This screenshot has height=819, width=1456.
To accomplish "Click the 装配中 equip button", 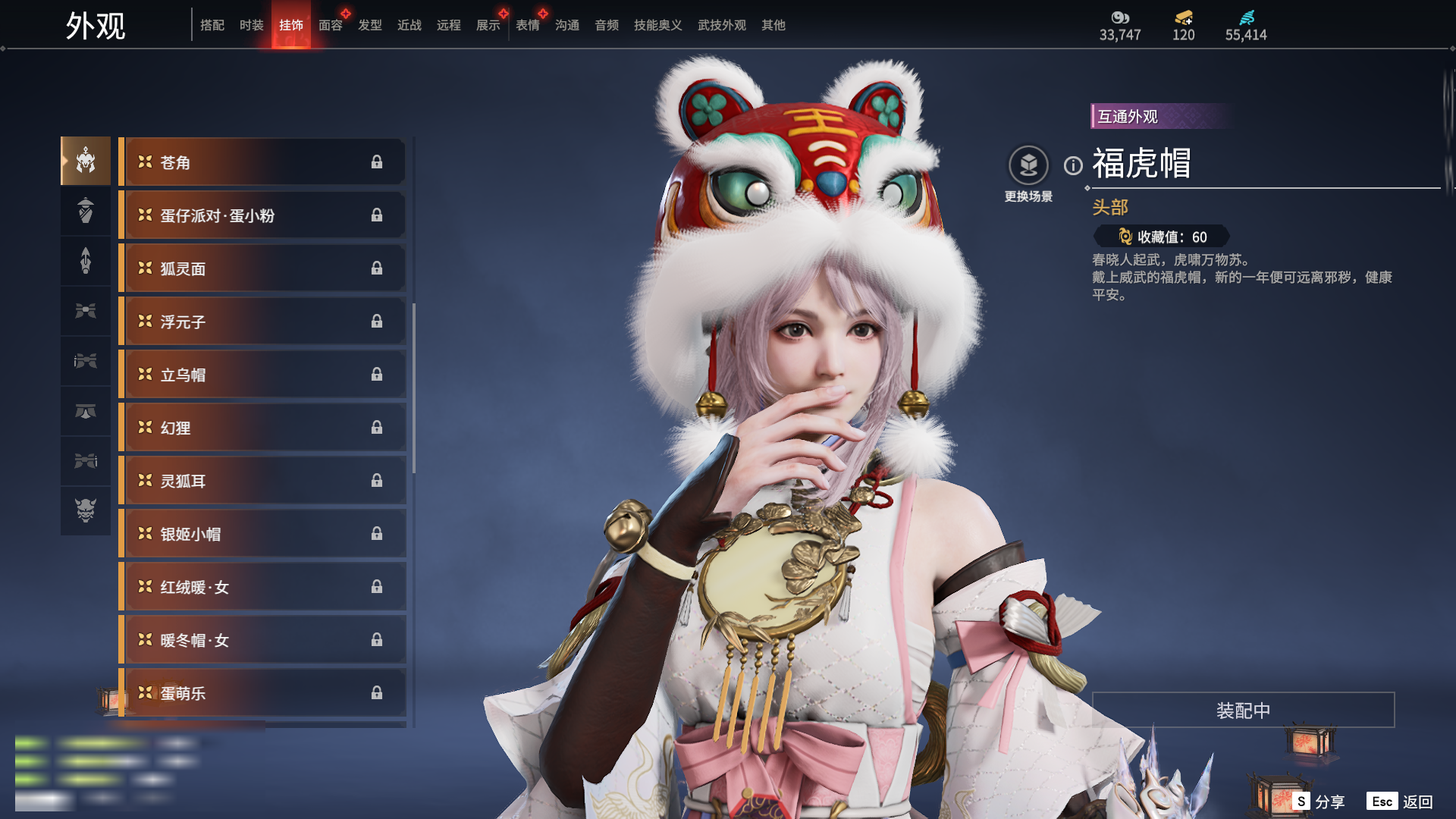I will [x=1243, y=711].
